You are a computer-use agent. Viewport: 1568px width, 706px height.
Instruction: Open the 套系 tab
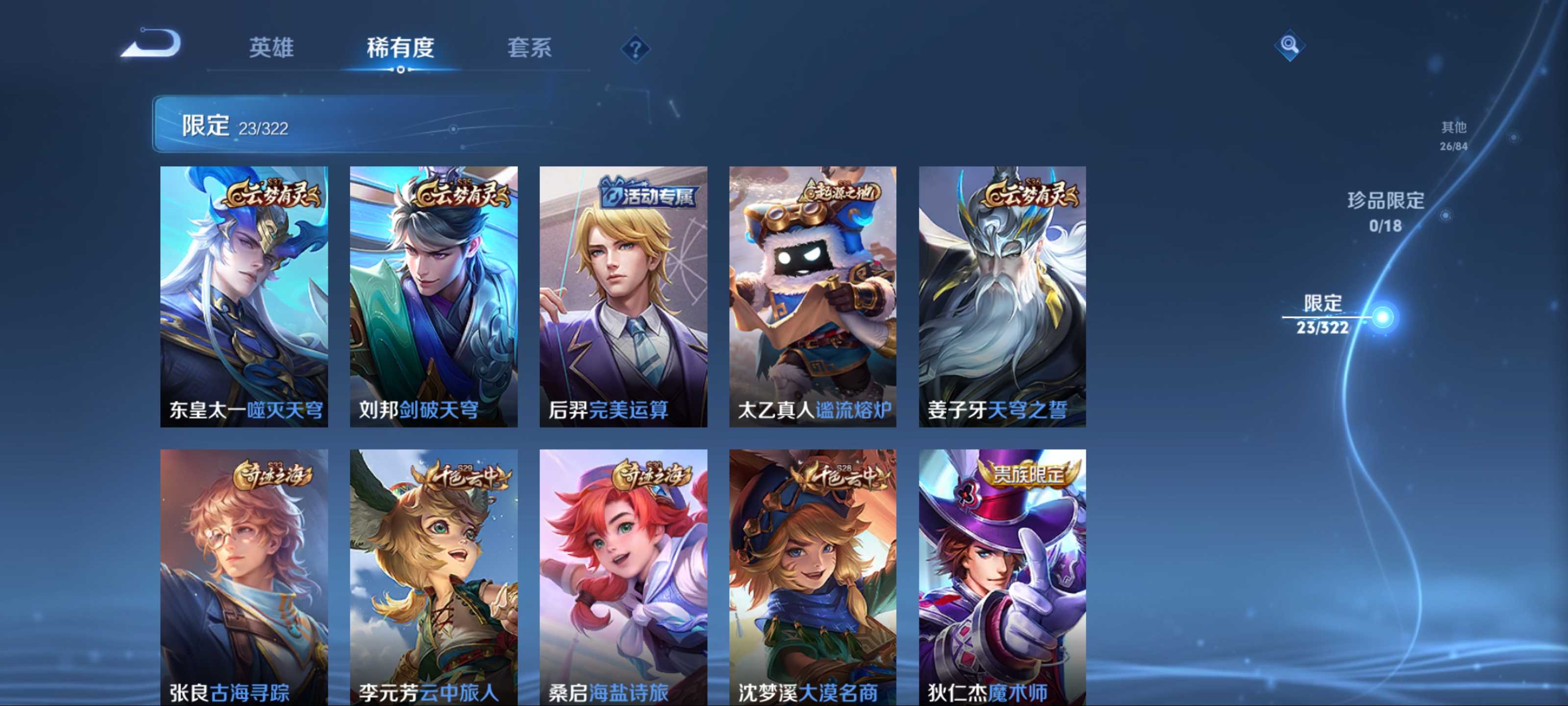(529, 48)
